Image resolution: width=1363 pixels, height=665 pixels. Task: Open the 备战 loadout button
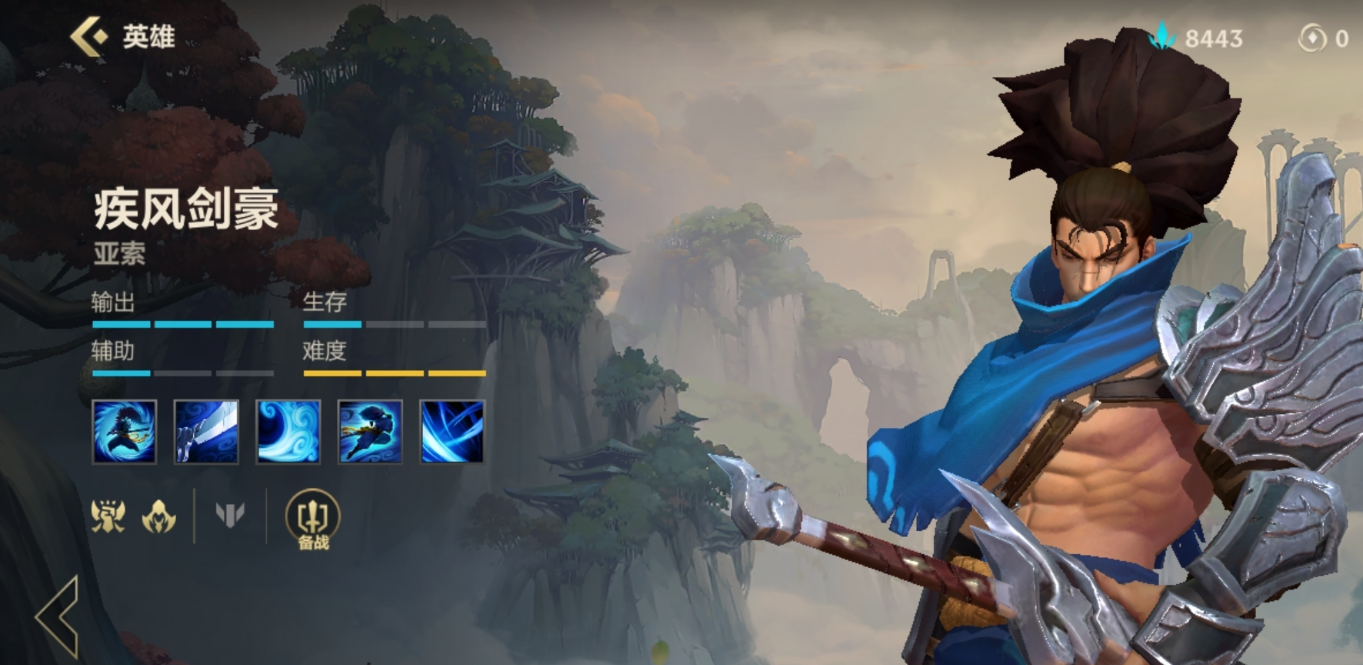click(x=313, y=519)
